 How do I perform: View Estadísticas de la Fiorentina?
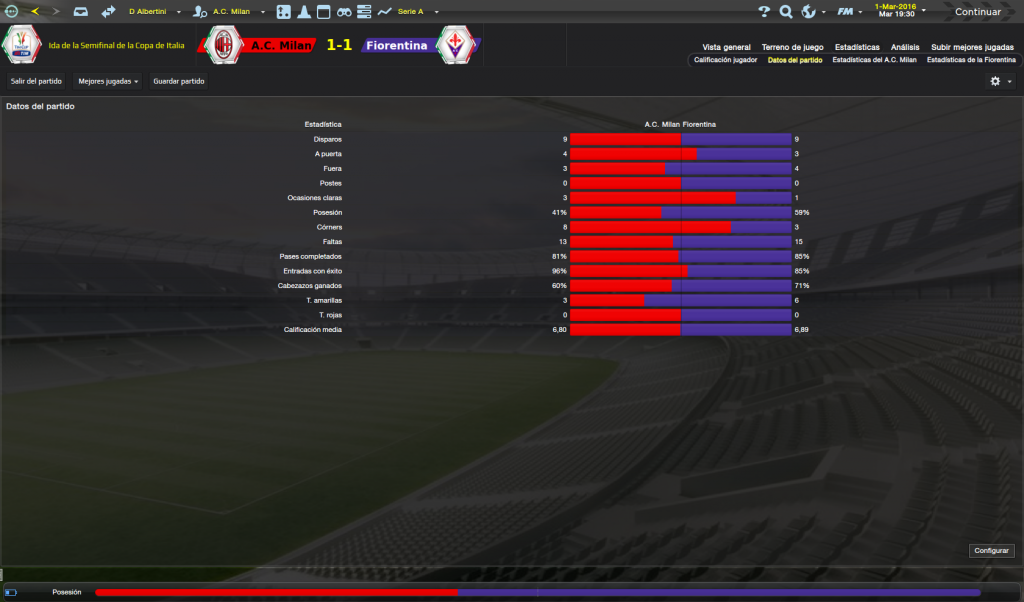971,60
